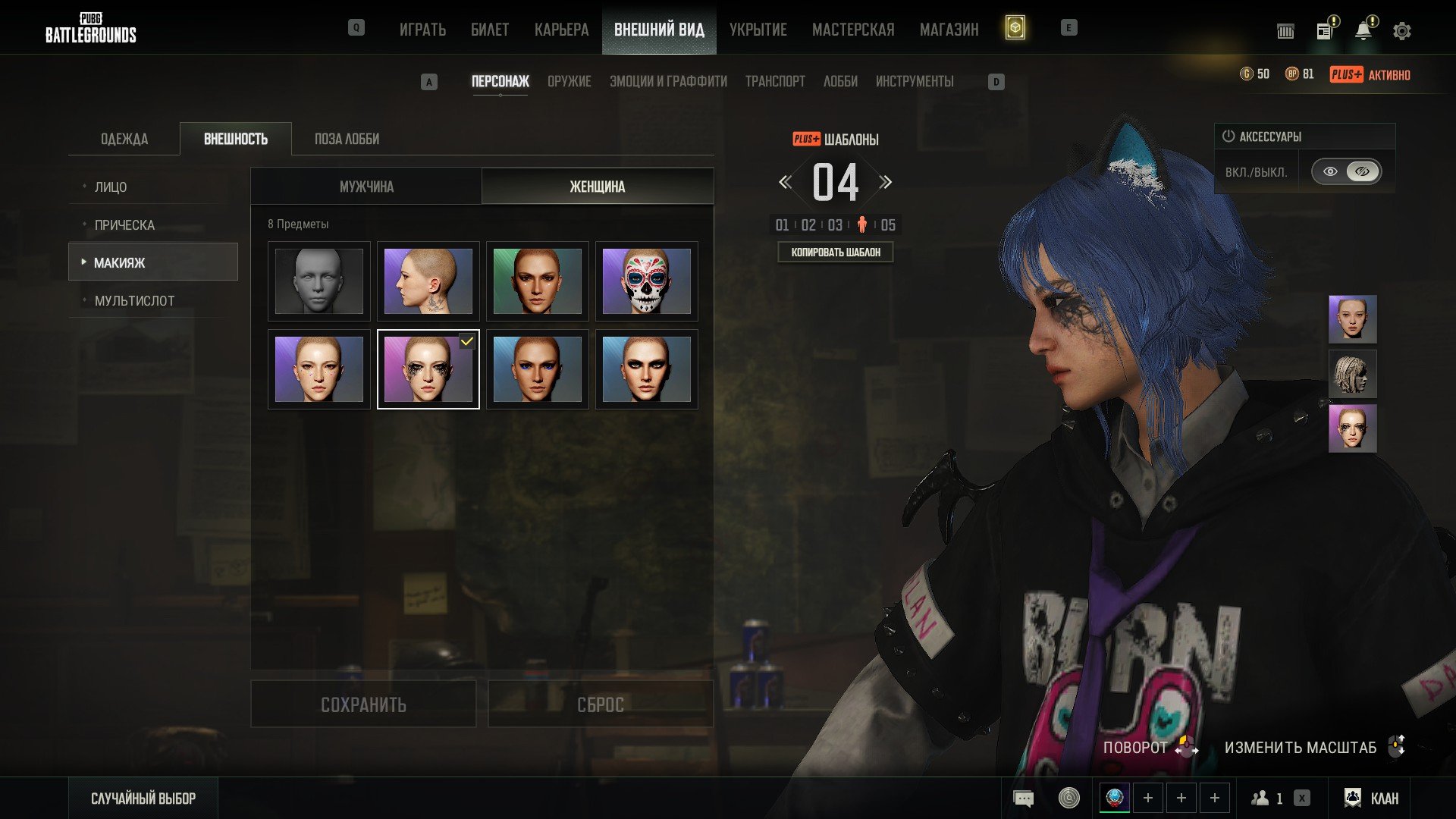Toggle the accessories visibility switch
1456x819 pixels.
1346,171
